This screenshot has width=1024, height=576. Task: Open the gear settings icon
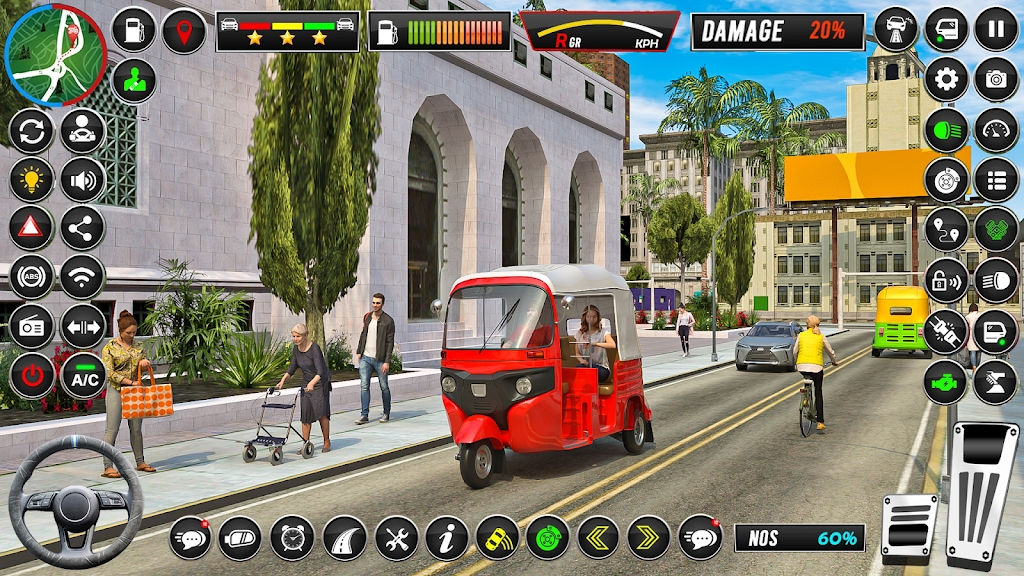coord(946,79)
